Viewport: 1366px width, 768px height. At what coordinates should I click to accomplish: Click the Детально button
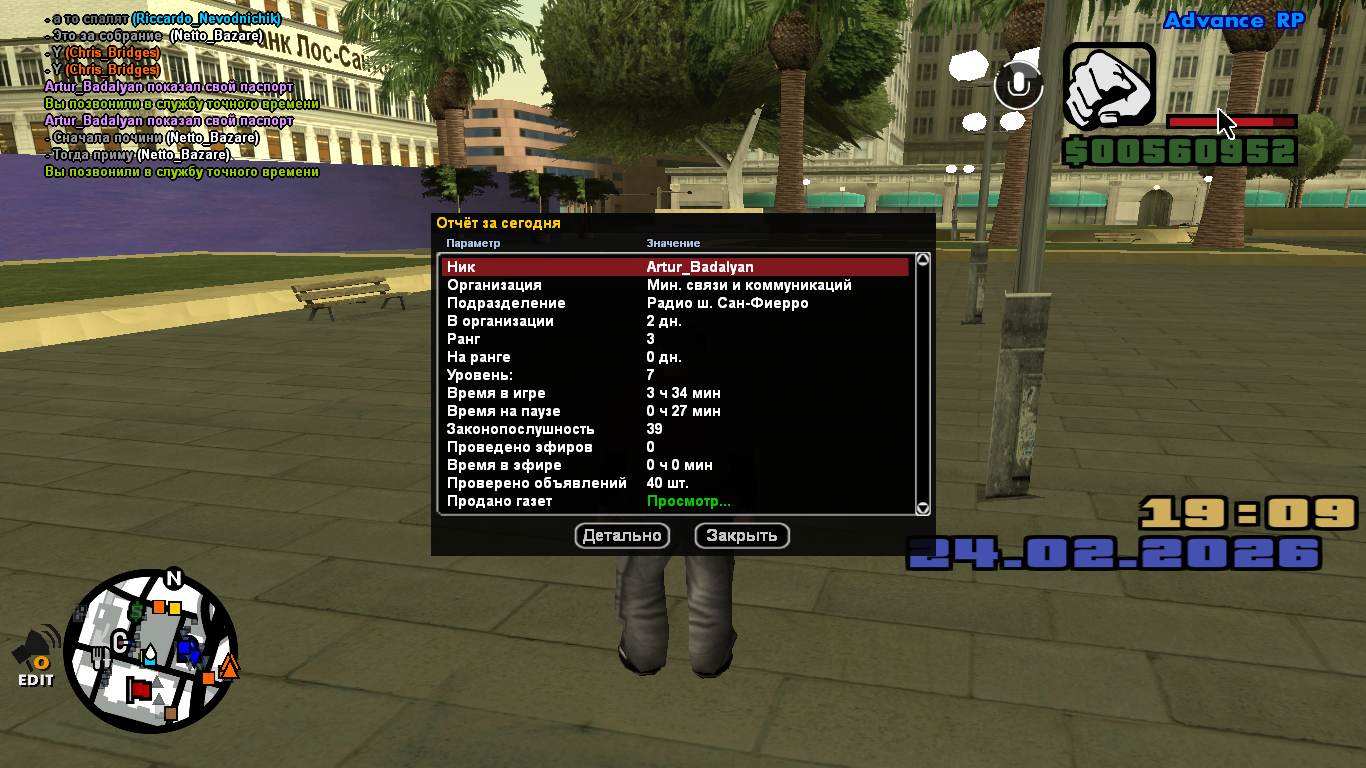(622, 536)
